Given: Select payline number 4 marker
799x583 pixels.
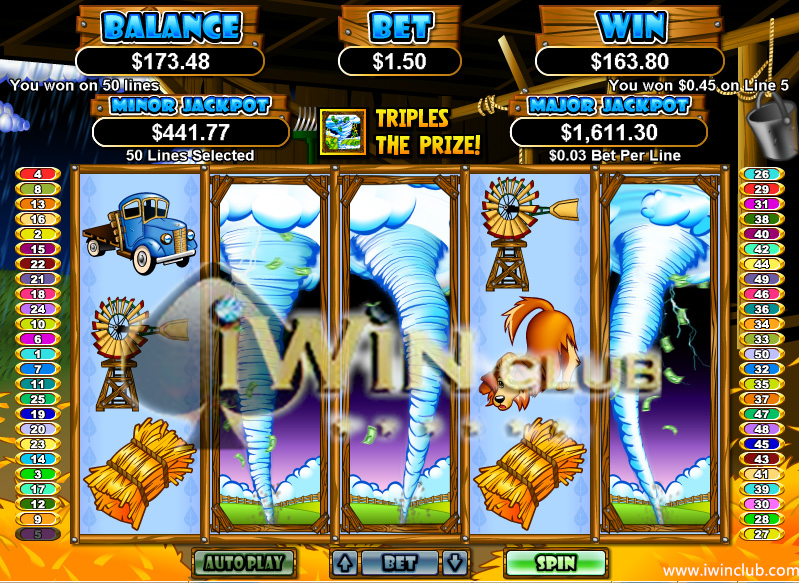Looking at the screenshot, I should tap(38, 174).
